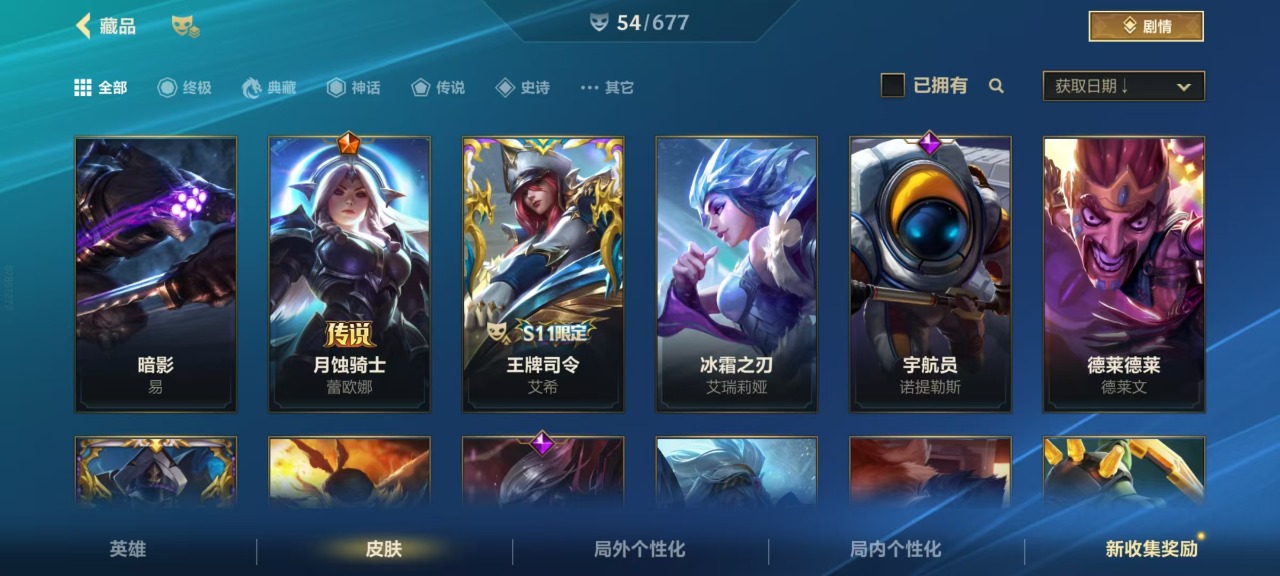Go to the 新收集奖励 tab
The image size is (1280, 576).
(1151, 549)
